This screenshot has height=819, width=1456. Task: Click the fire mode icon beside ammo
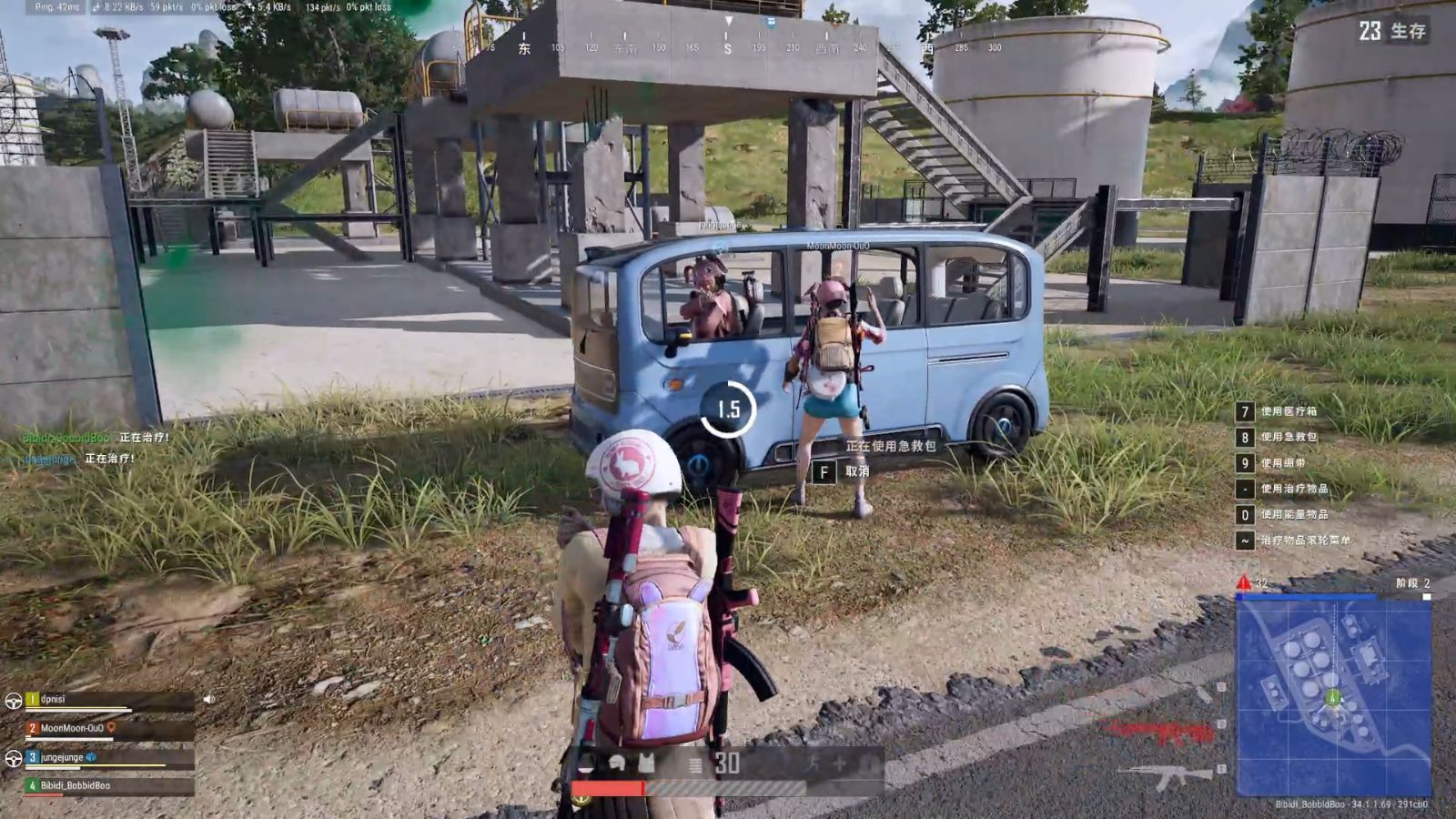click(x=695, y=764)
